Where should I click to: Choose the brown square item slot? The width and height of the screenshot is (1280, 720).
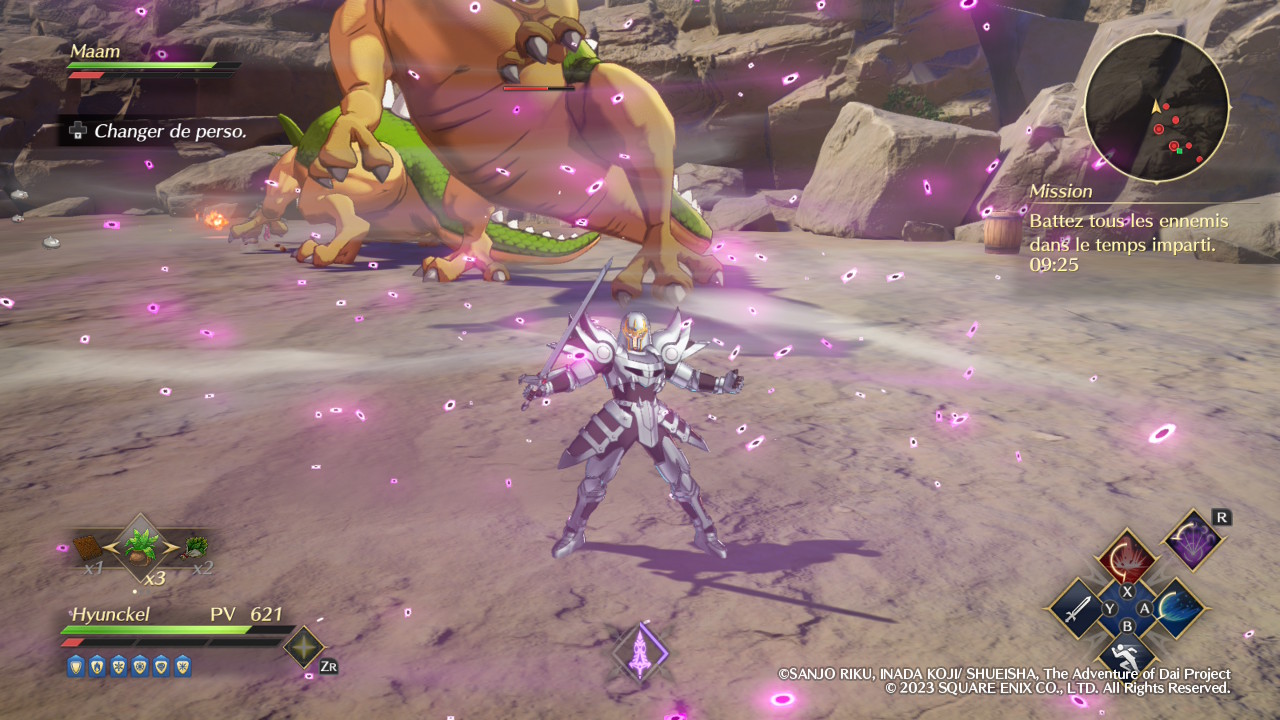coord(88,547)
